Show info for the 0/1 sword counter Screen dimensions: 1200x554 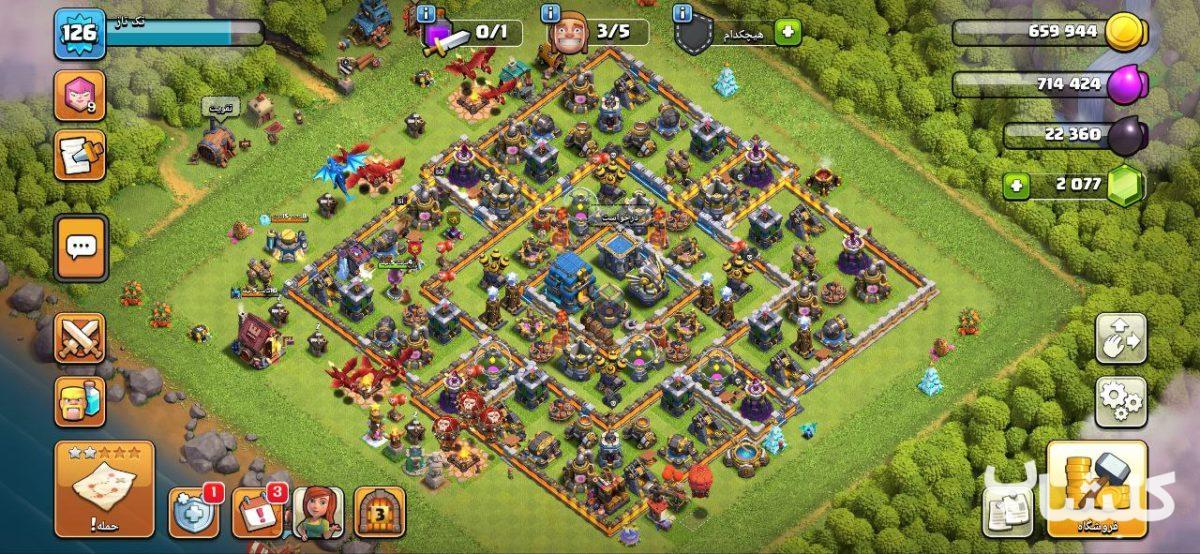428,13
